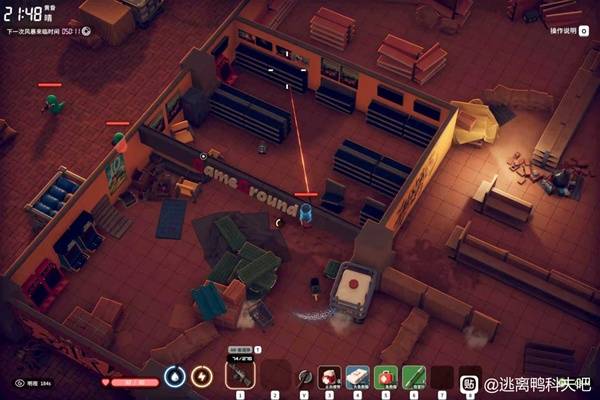Image resolution: width=600 pixels, height=400 pixels.
Task: Select the rifle weapon slot
Action: pyautogui.click(x=240, y=375)
